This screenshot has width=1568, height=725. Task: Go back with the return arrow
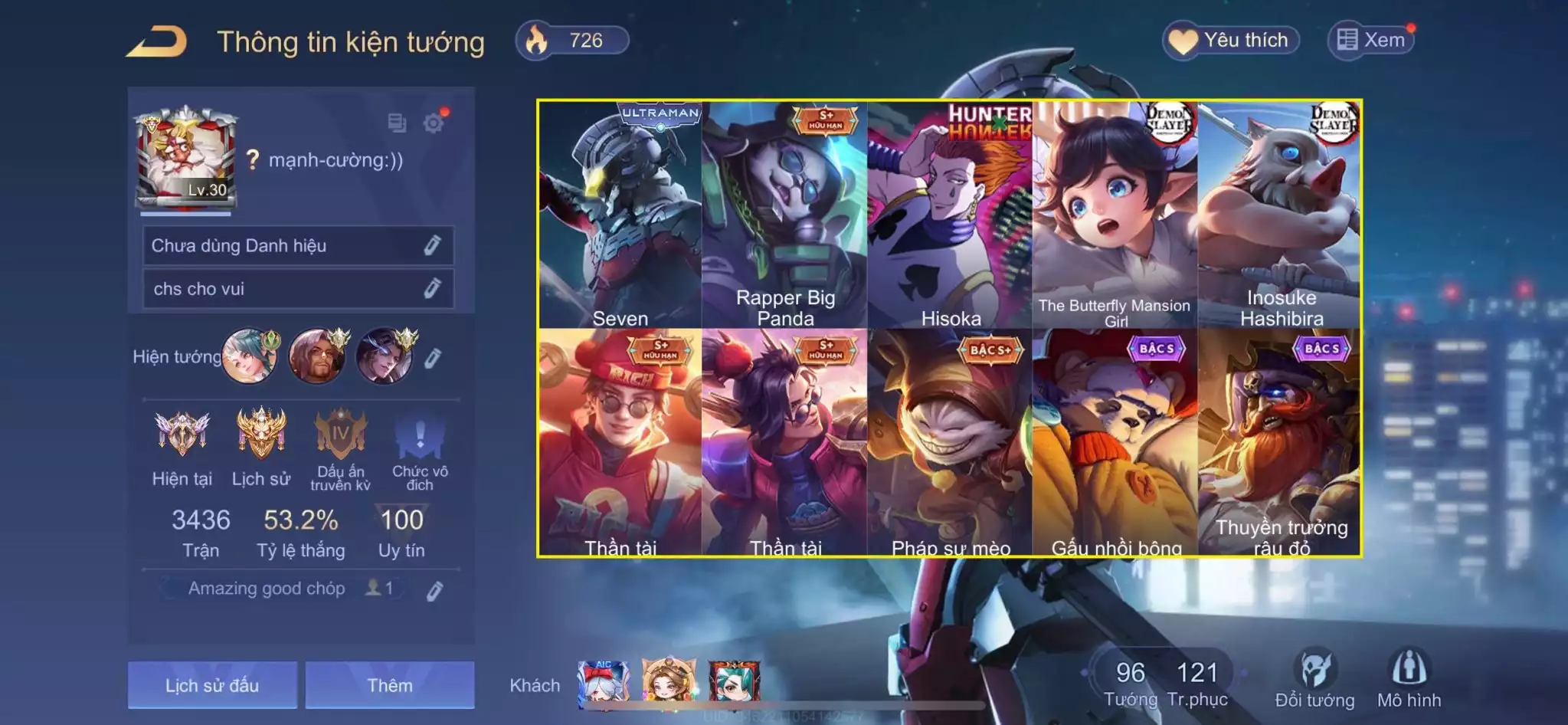point(158,42)
